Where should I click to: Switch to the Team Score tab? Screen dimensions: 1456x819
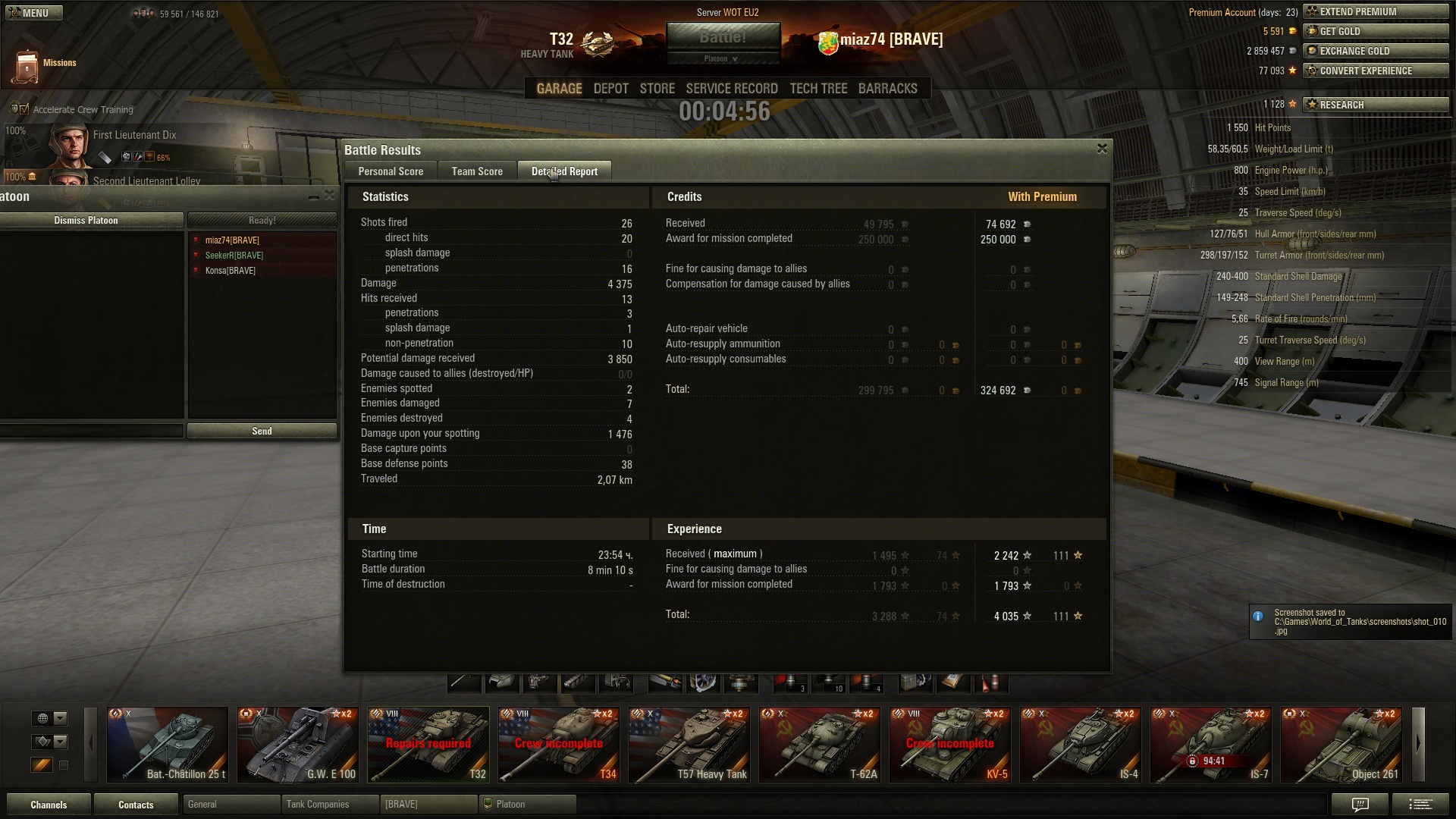tap(477, 171)
